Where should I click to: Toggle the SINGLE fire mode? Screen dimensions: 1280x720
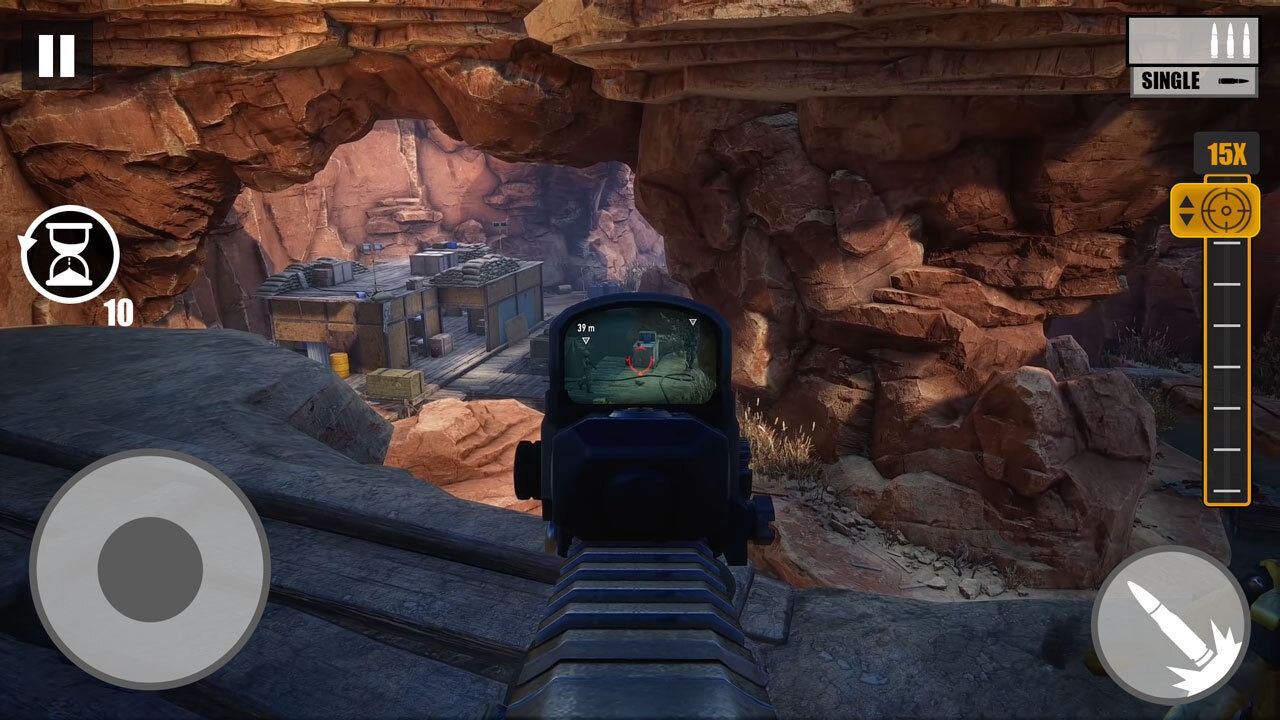(1193, 81)
